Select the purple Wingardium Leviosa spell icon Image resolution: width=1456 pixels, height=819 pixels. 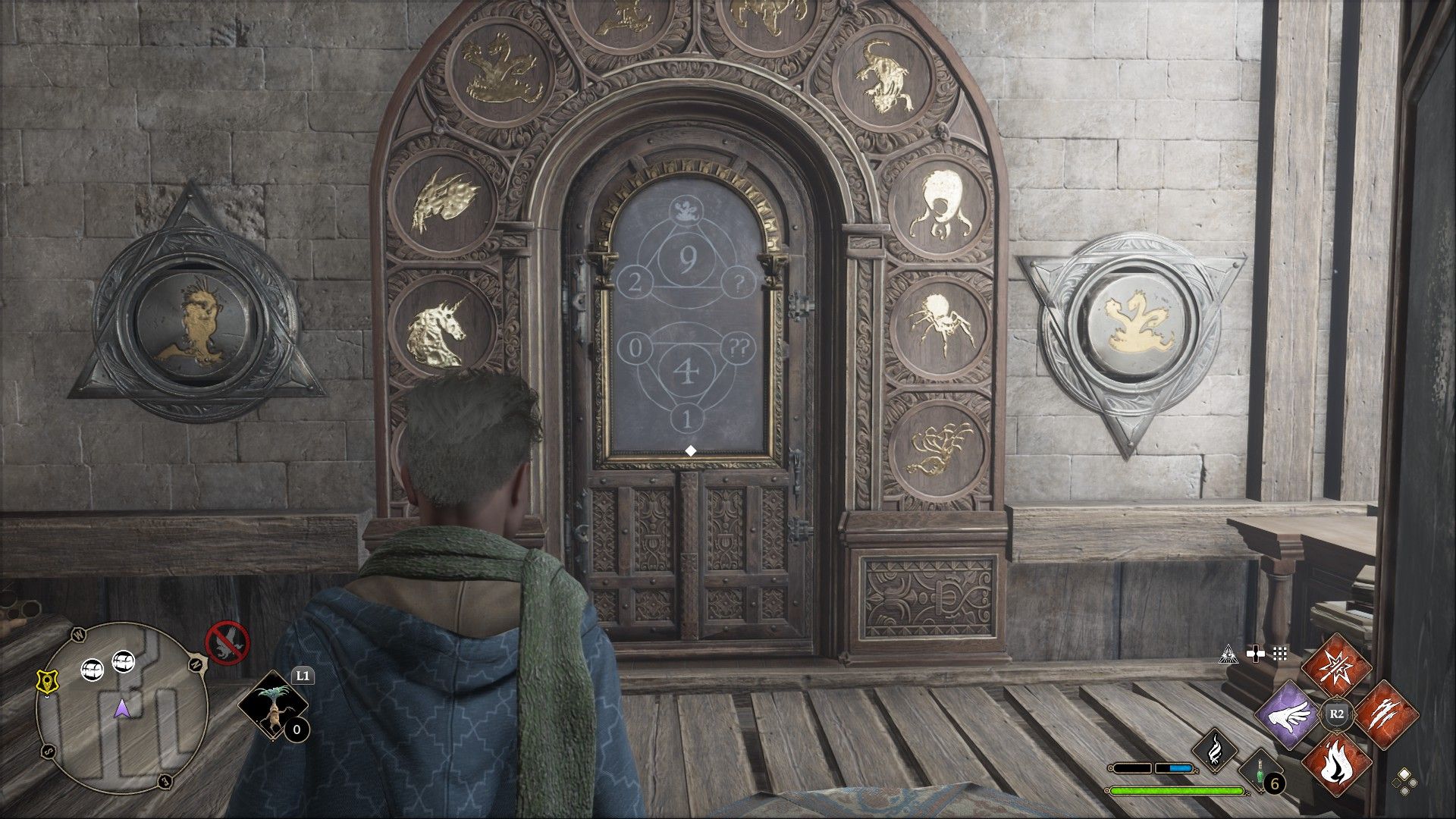[x=1290, y=716]
